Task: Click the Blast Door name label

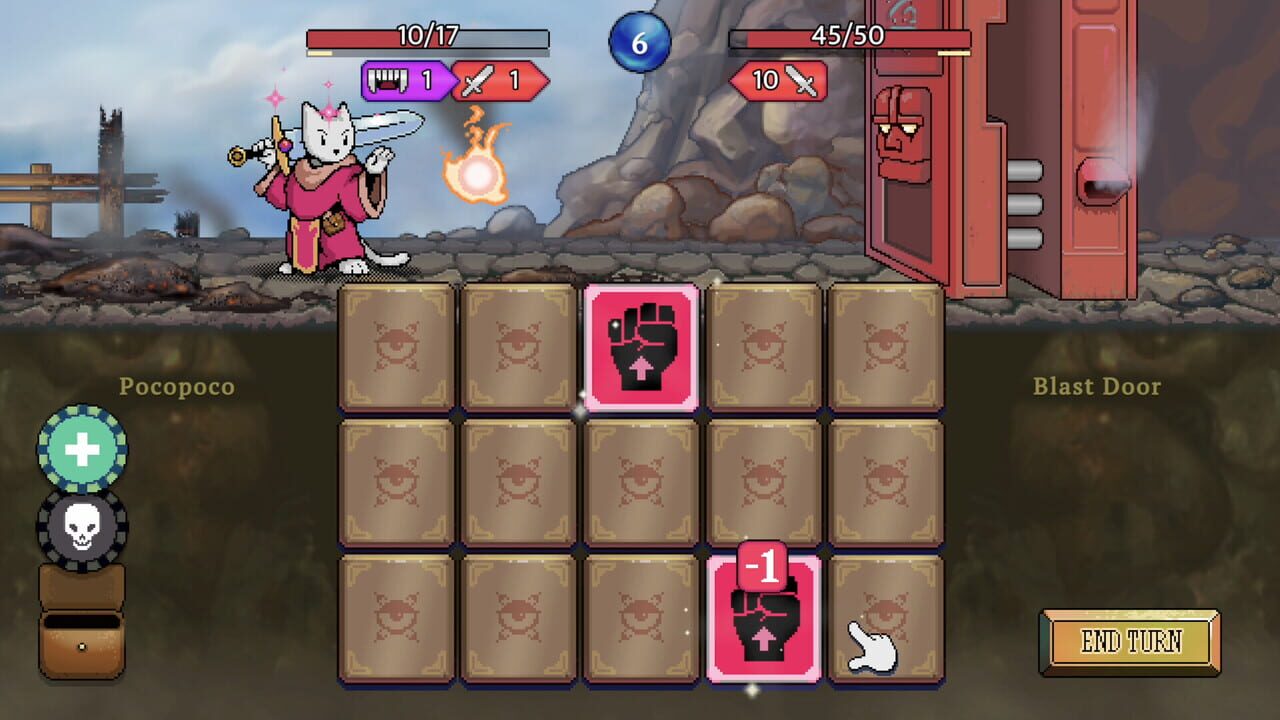Action: click(1096, 386)
